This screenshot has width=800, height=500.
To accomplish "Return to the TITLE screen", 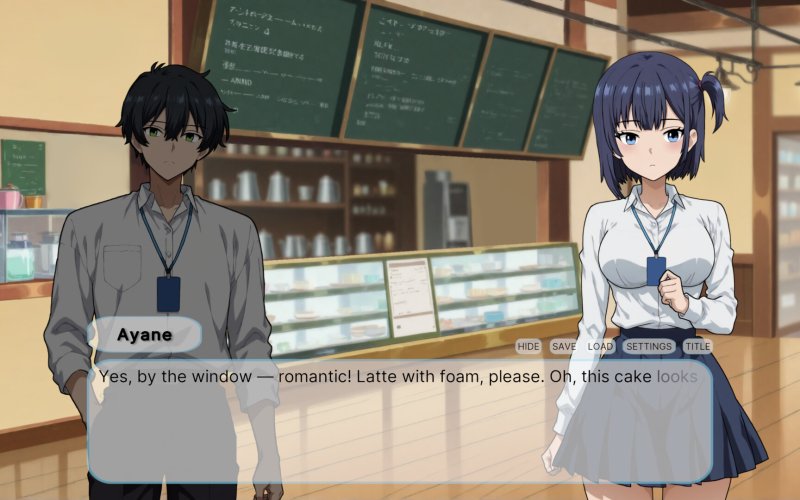I will (697, 346).
